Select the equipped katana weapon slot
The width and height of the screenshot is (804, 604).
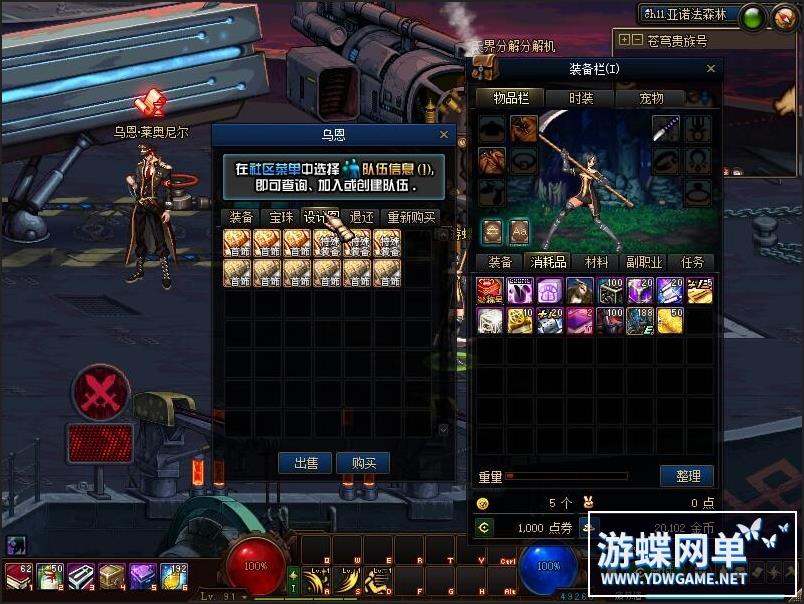tap(667, 129)
